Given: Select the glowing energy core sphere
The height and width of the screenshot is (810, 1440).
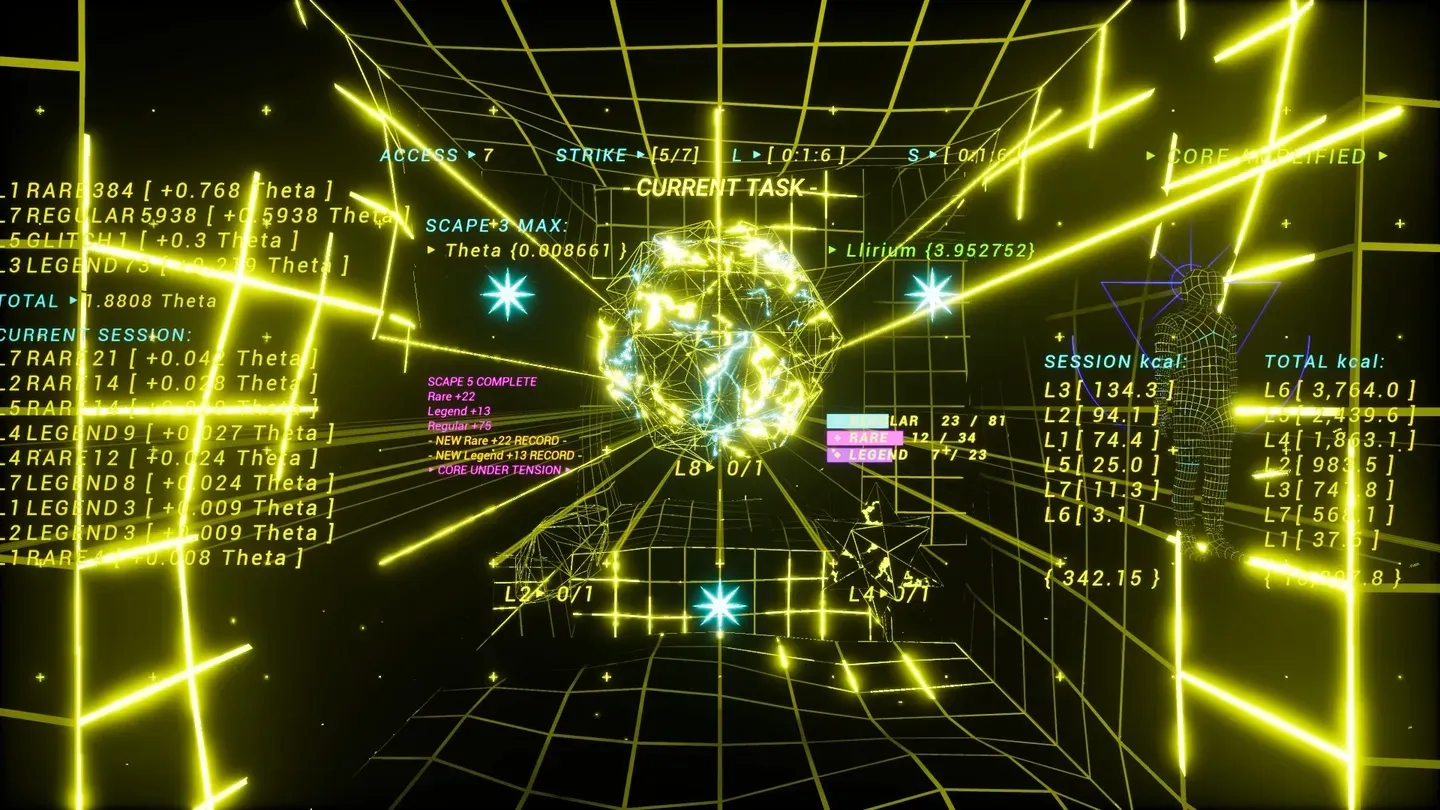Looking at the screenshot, I should [720, 340].
